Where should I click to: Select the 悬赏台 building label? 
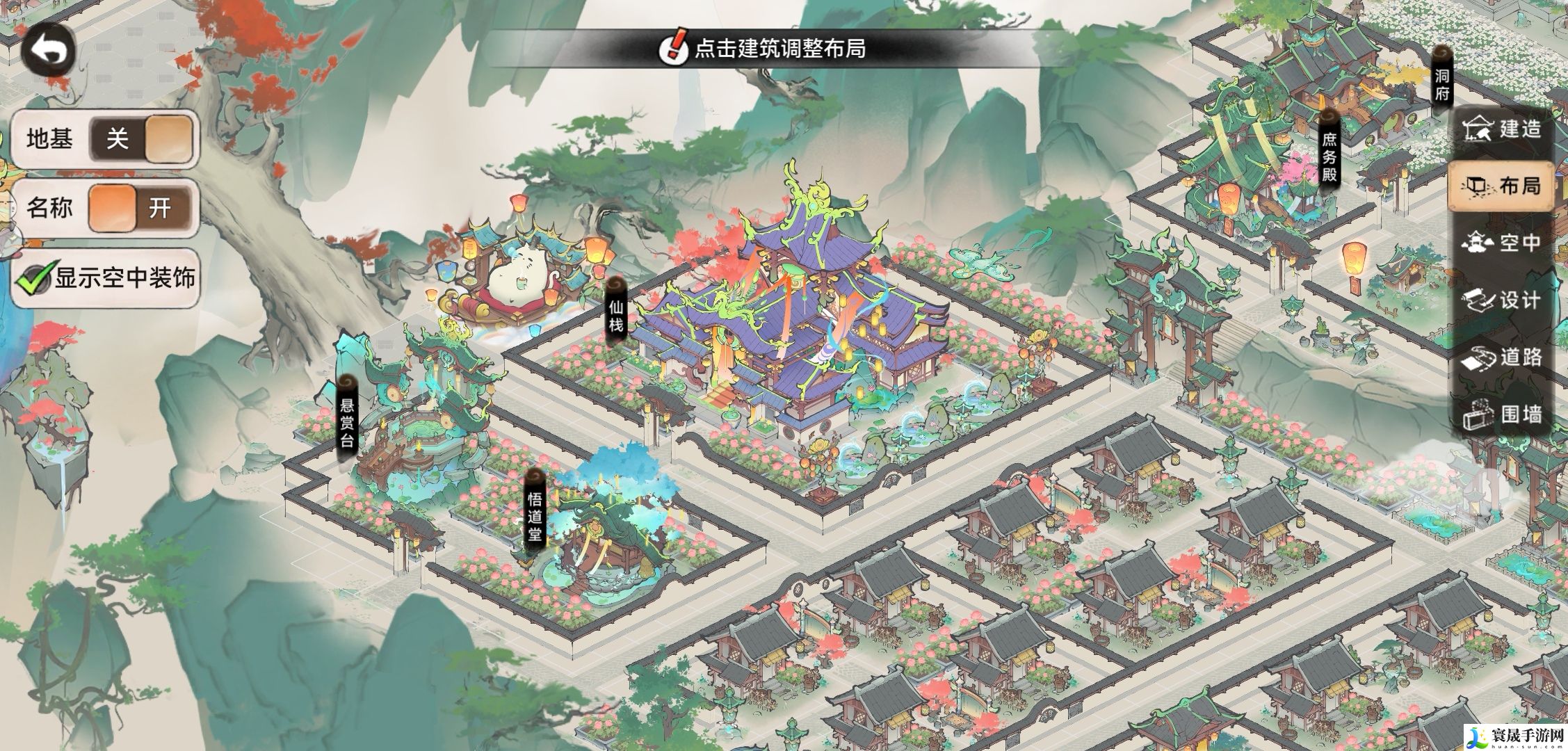[x=347, y=419]
